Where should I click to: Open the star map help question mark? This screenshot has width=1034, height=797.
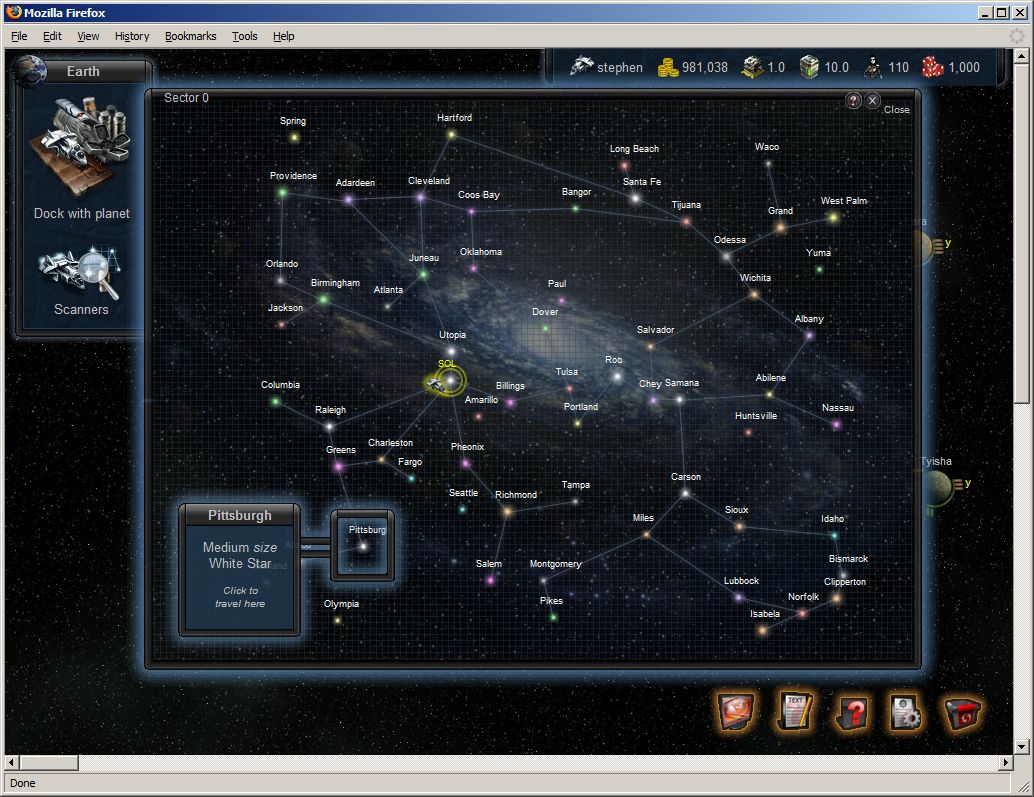[853, 100]
